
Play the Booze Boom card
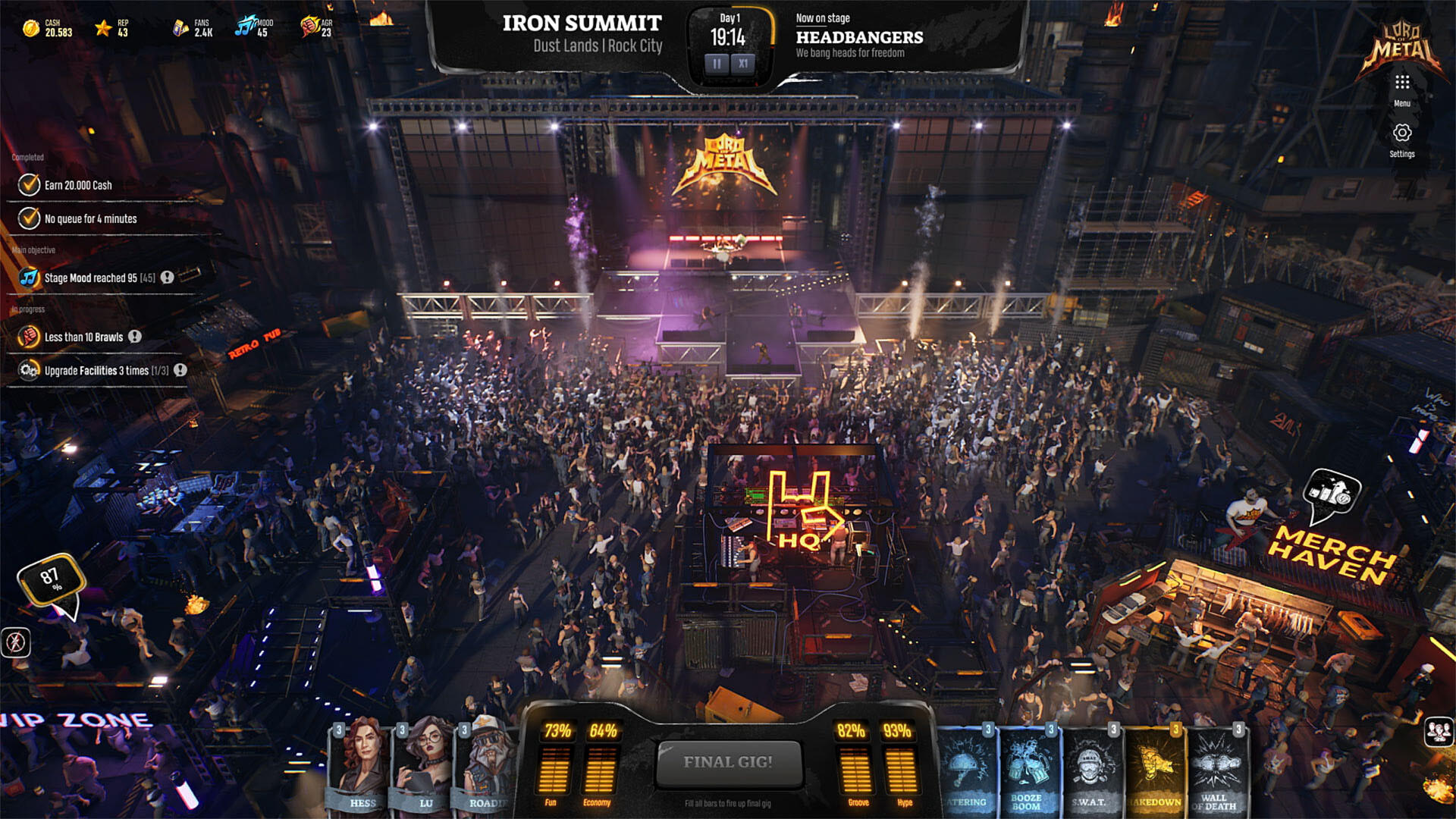point(1027,767)
